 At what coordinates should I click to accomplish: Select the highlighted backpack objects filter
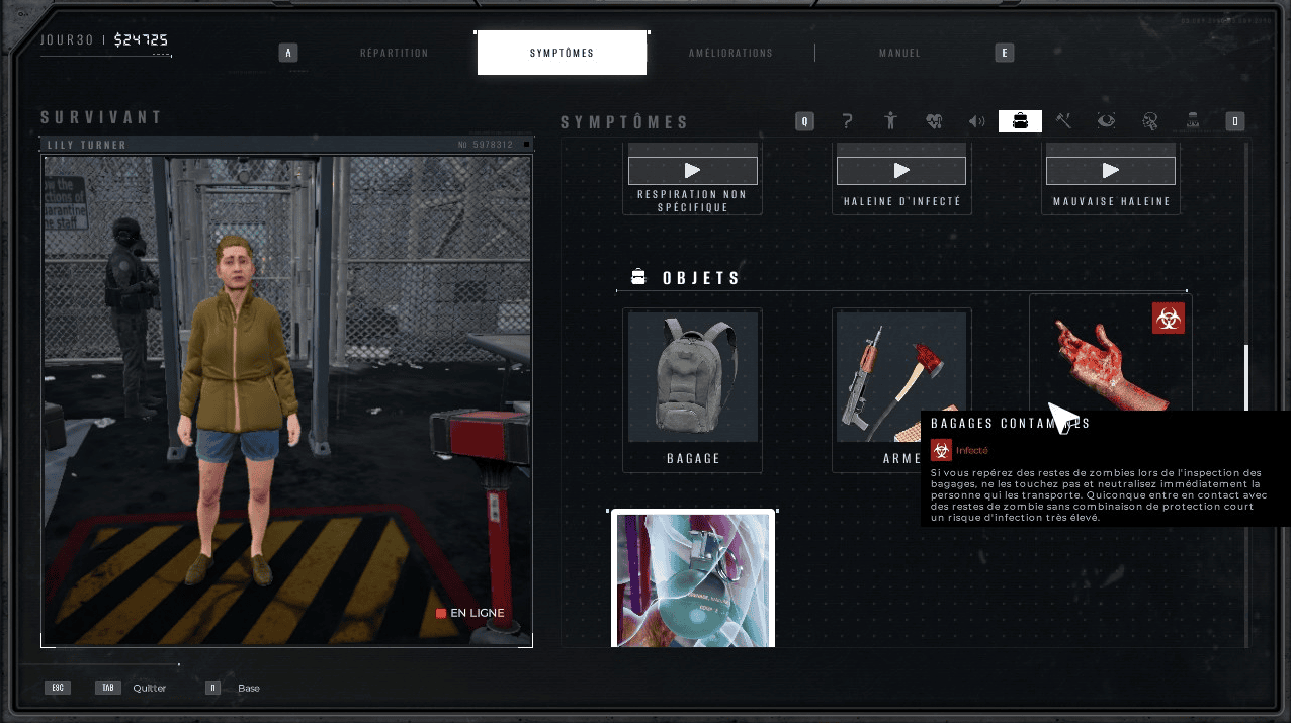coord(1020,121)
